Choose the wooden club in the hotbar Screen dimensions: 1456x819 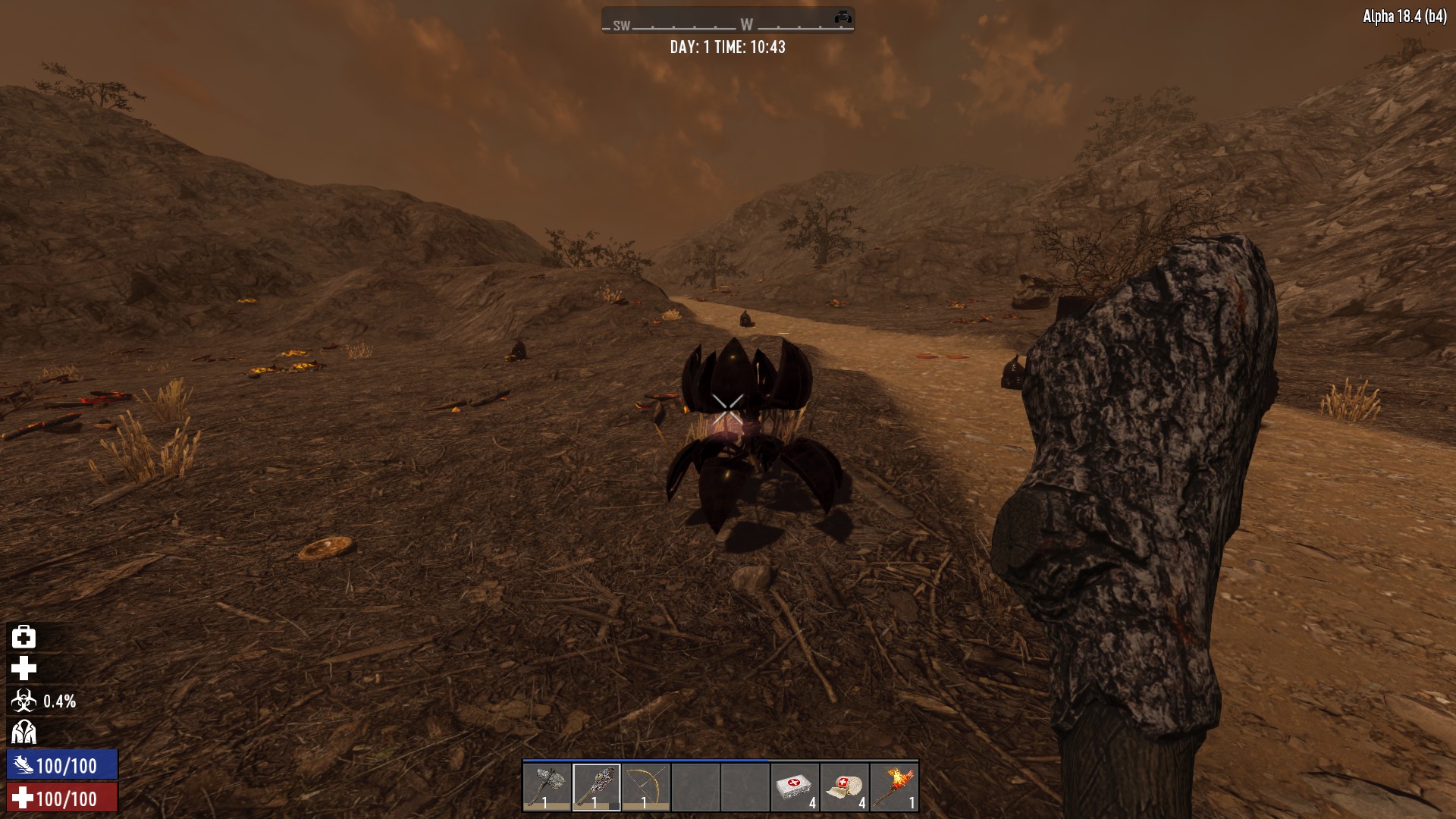click(x=597, y=788)
